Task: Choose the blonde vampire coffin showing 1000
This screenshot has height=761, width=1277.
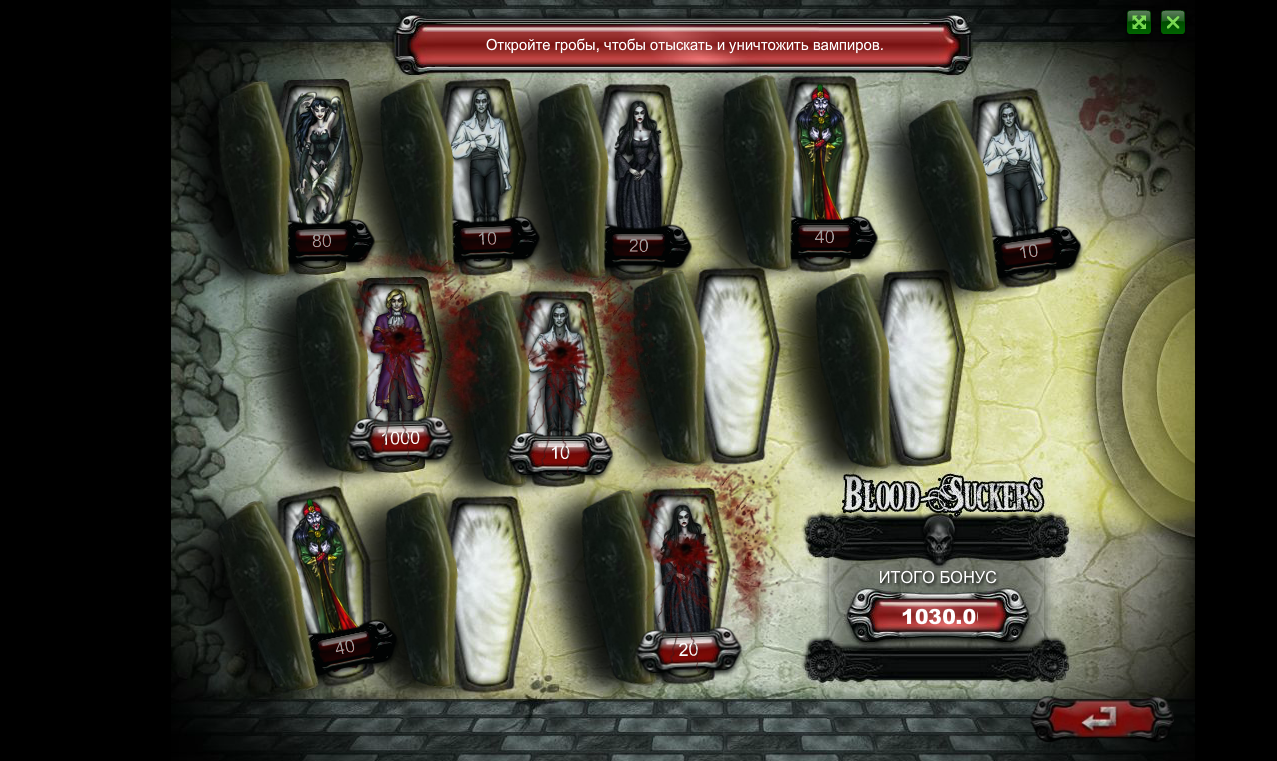Action: (399, 360)
